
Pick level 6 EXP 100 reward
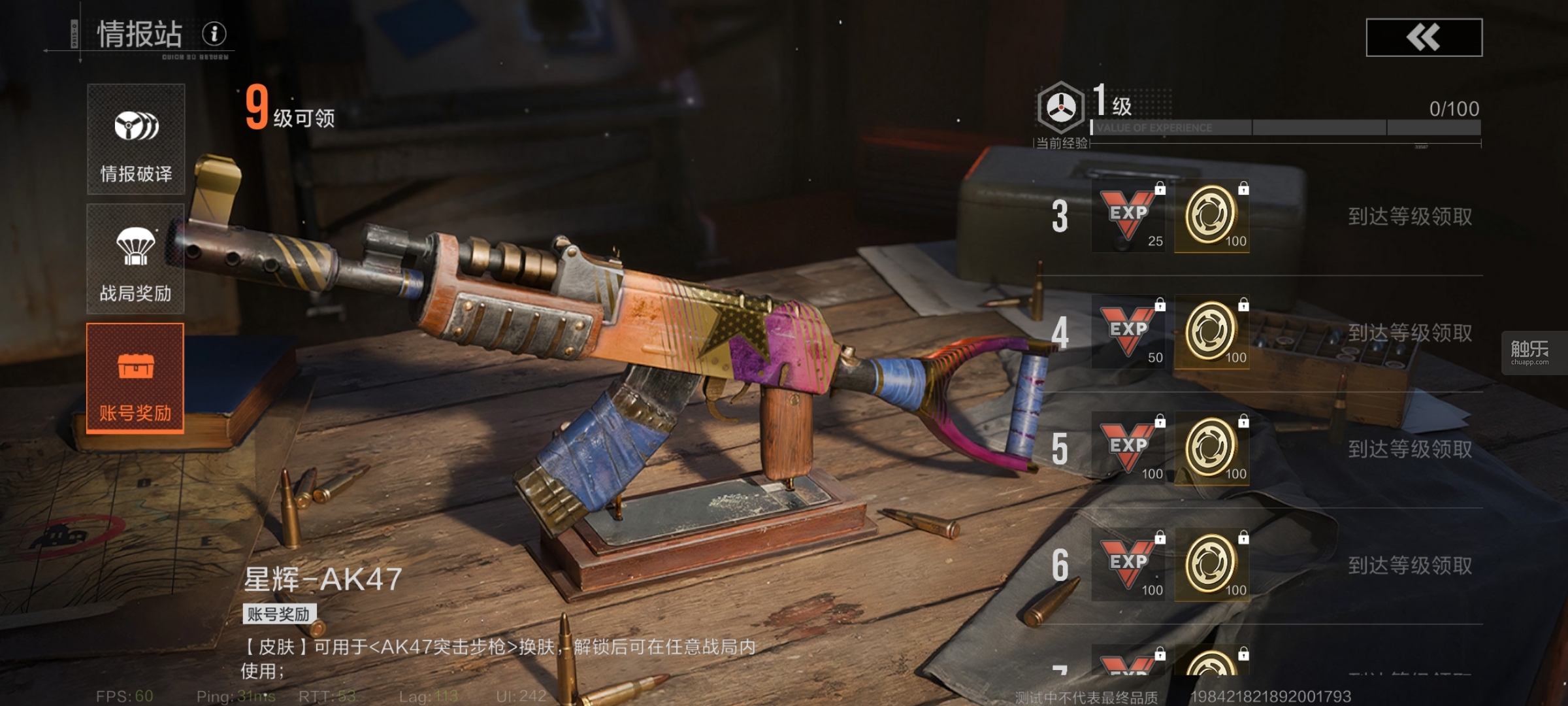click(x=1130, y=565)
